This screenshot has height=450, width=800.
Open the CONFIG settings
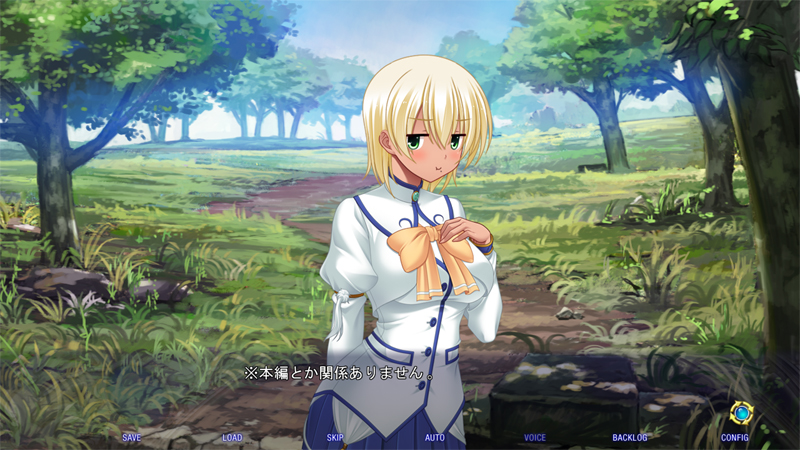(x=734, y=438)
